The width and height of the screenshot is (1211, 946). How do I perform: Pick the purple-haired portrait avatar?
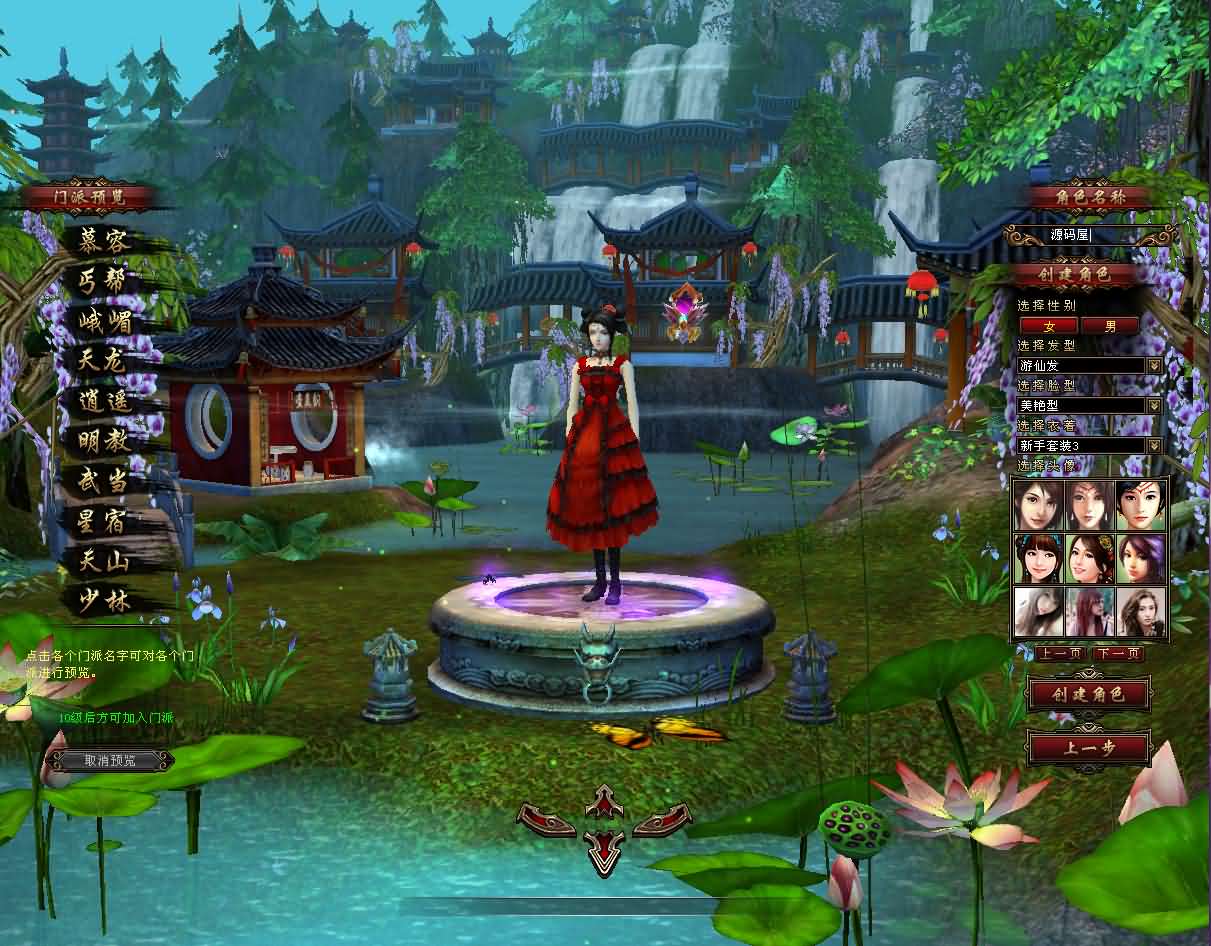1141,558
